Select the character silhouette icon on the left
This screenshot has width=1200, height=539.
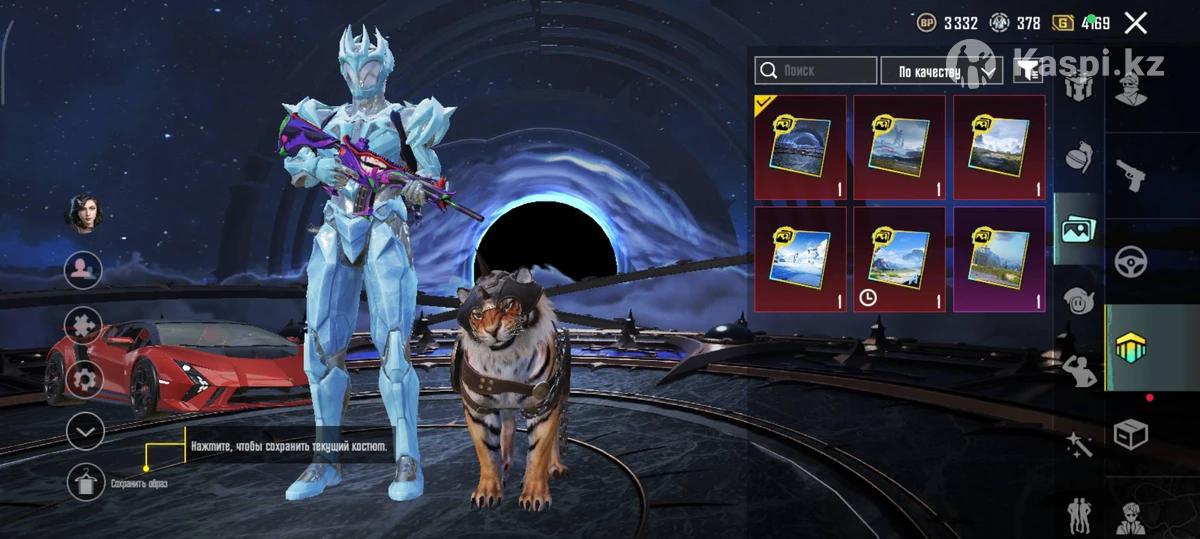click(85, 269)
